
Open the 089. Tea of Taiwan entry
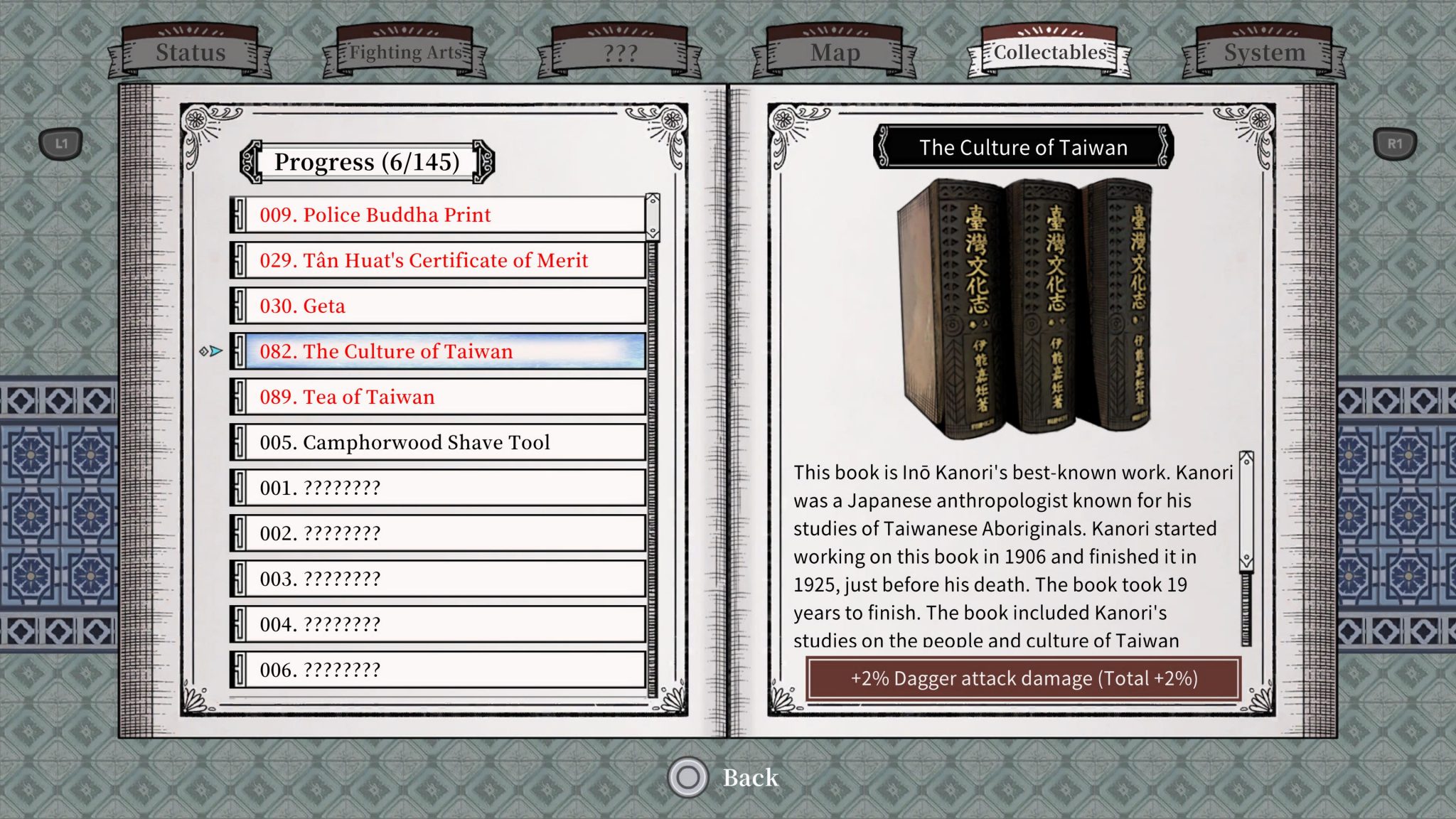click(x=438, y=397)
